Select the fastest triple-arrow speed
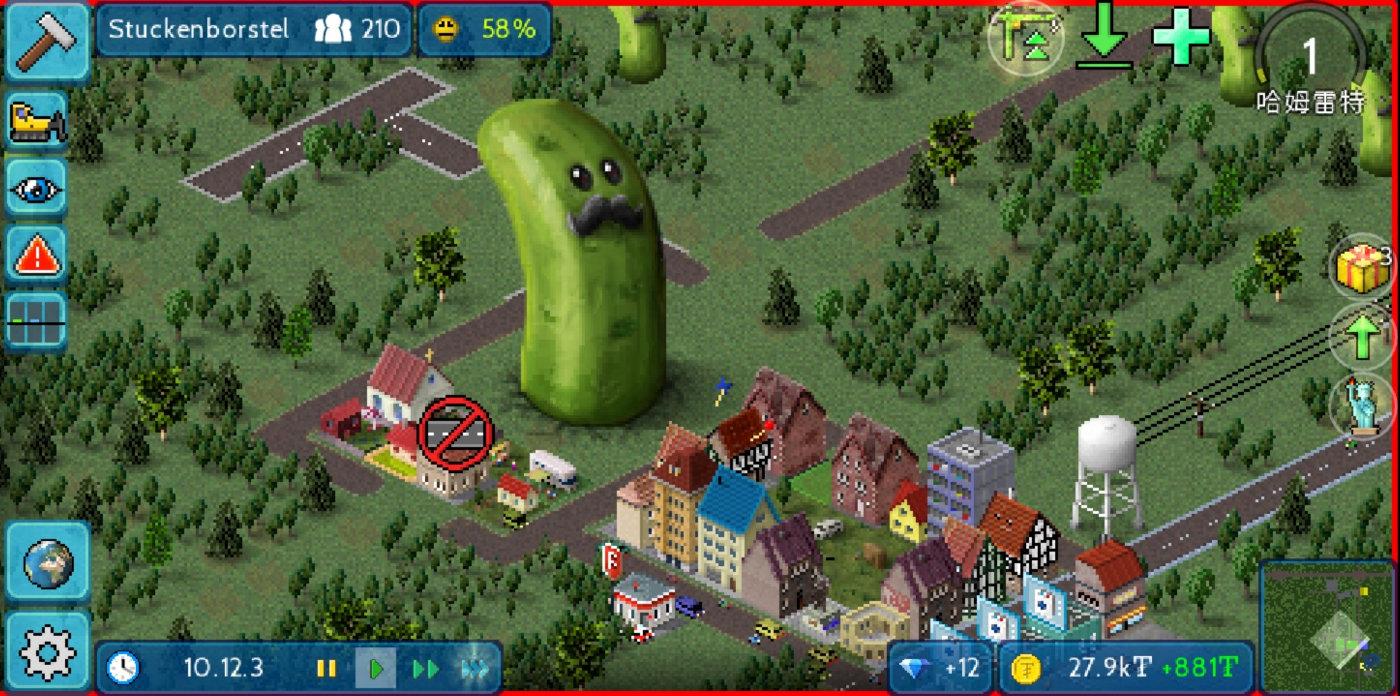The height and width of the screenshot is (696, 1400). 474,668
